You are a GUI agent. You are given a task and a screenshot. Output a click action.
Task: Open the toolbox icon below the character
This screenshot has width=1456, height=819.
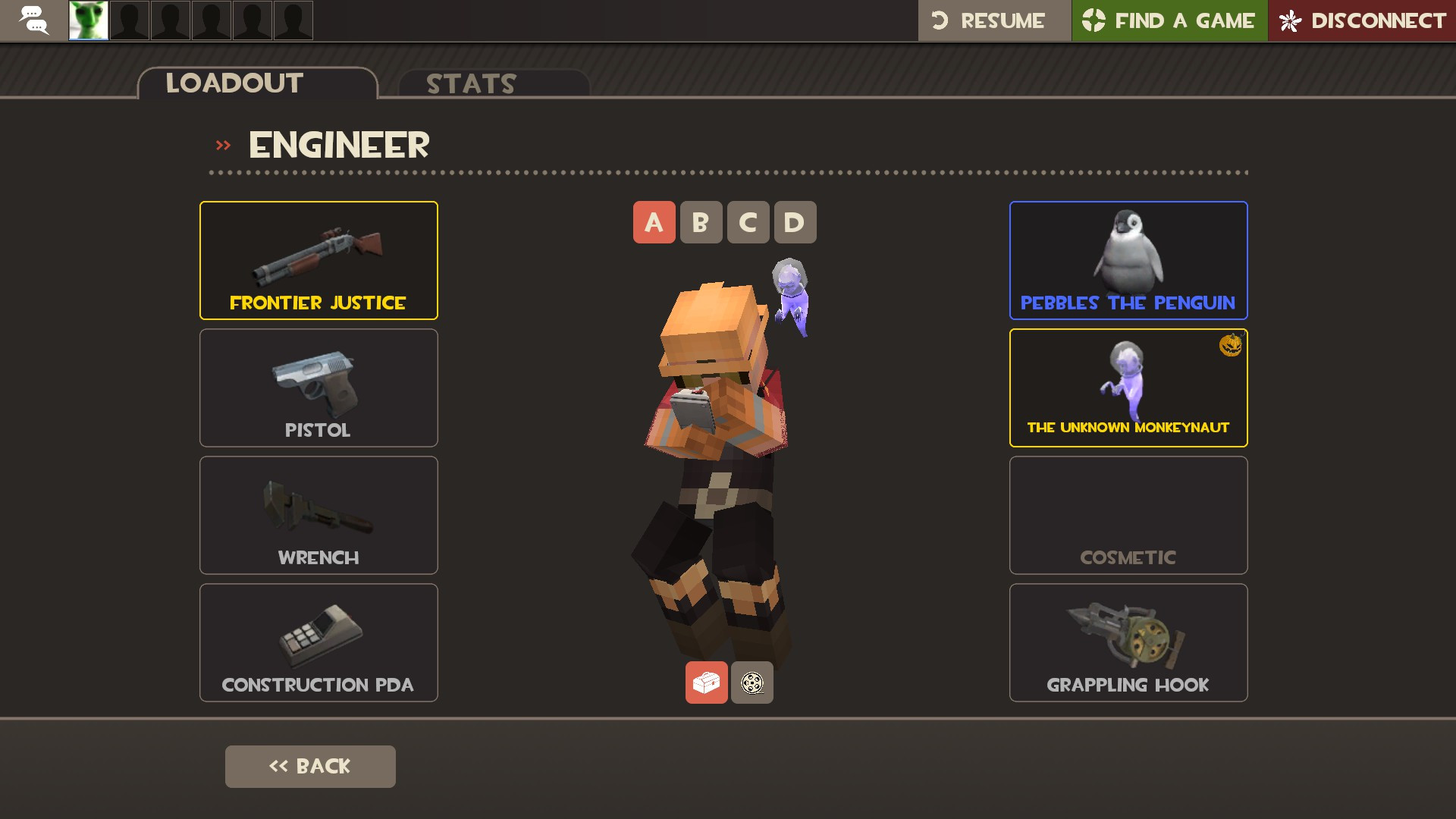click(706, 682)
